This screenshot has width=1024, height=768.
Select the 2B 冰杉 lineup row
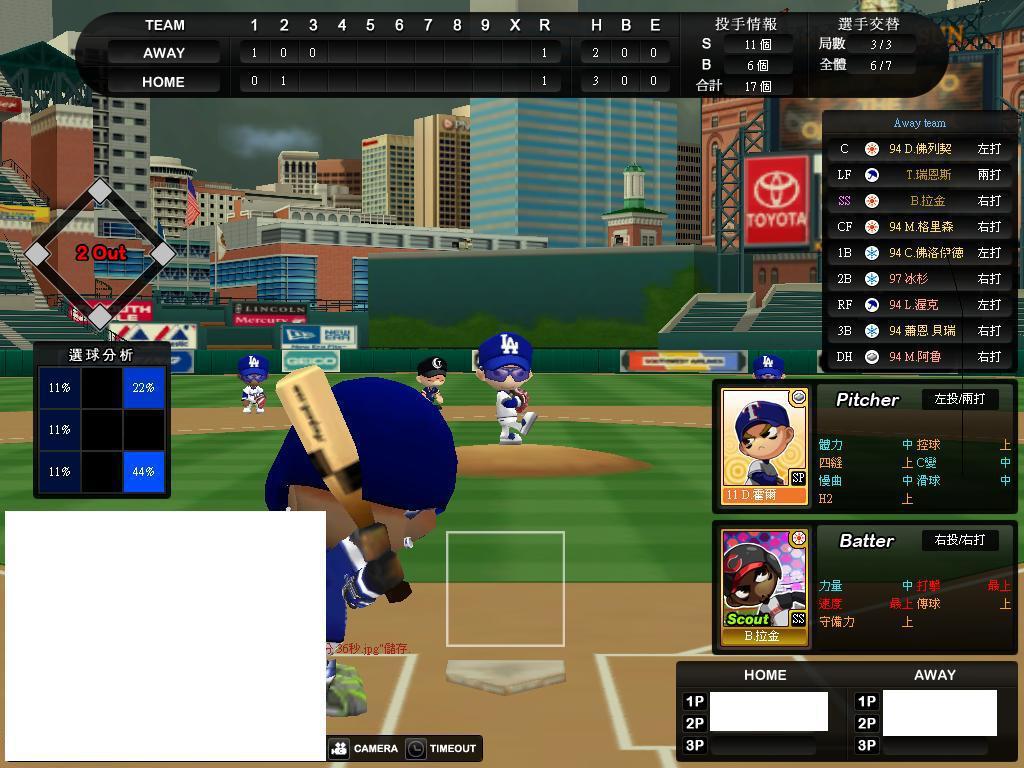point(919,279)
